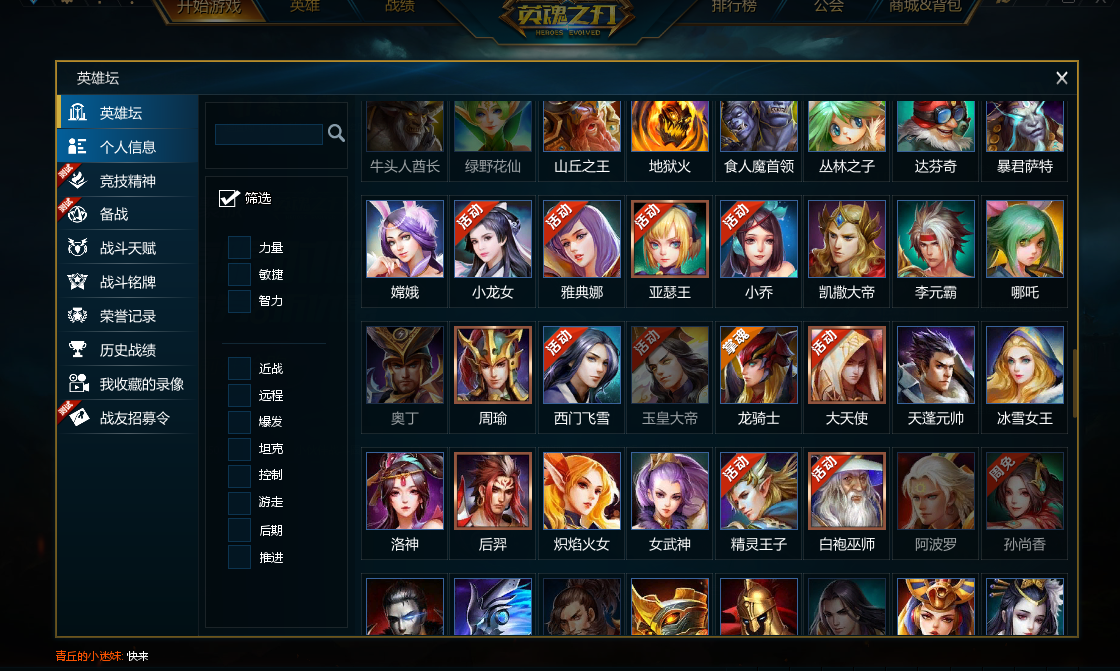Tick the 远程 ranged filter box

(239, 395)
